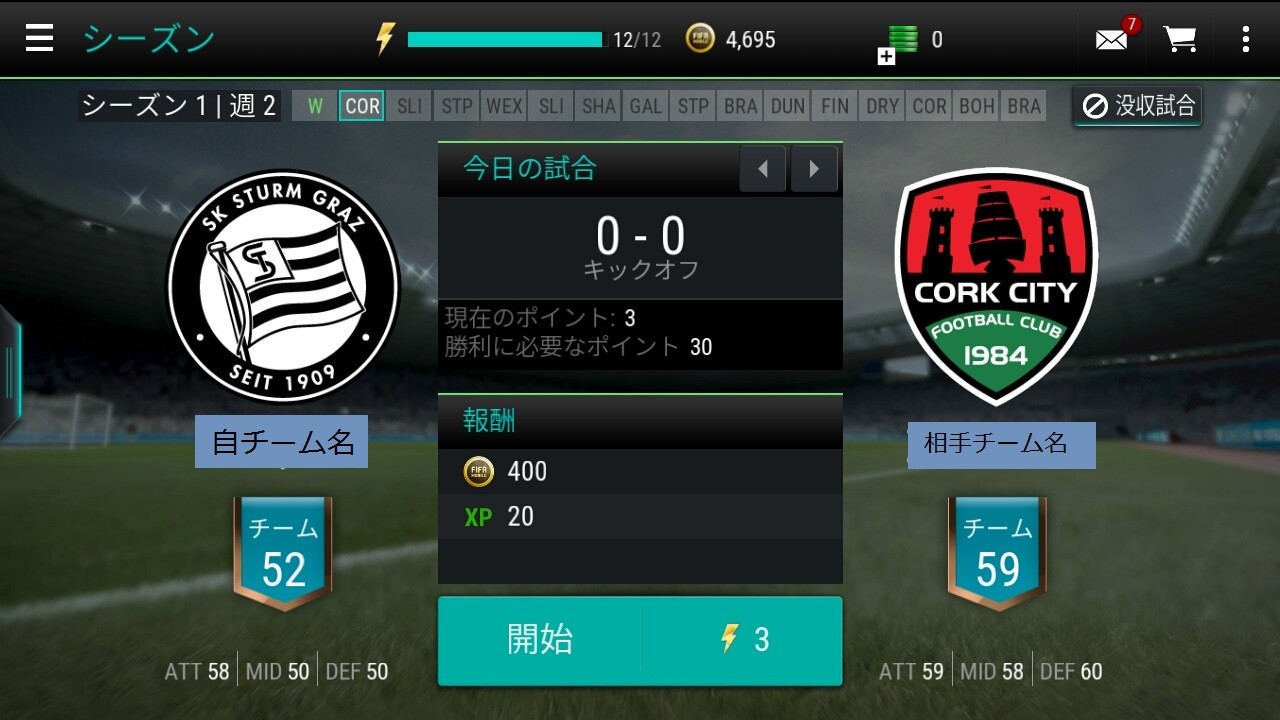Image resolution: width=1280 pixels, height=720 pixels.
Task: Show the next match with right arrow
Action: pyautogui.click(x=814, y=169)
